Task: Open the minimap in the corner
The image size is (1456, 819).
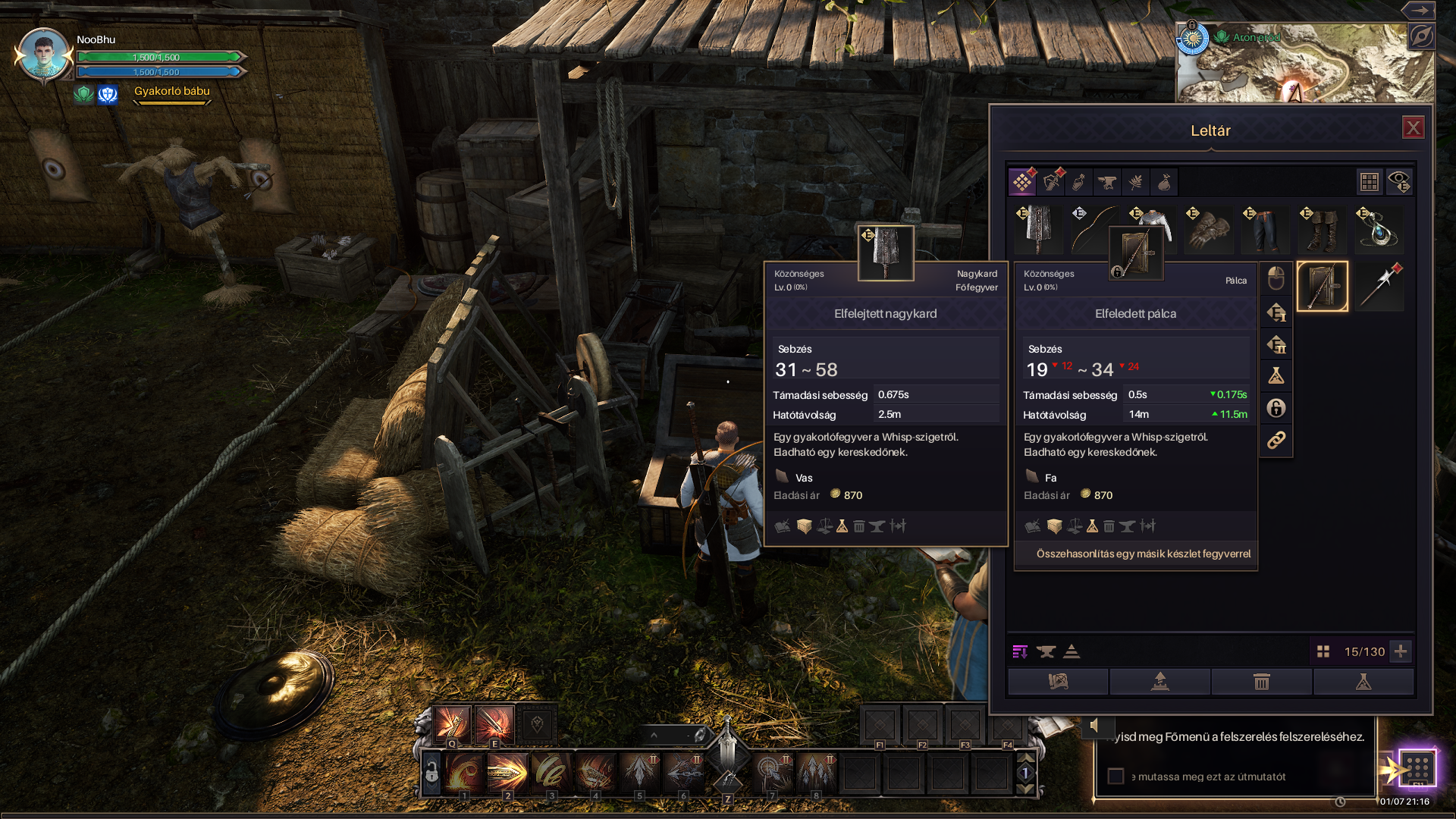Action: (1304, 64)
